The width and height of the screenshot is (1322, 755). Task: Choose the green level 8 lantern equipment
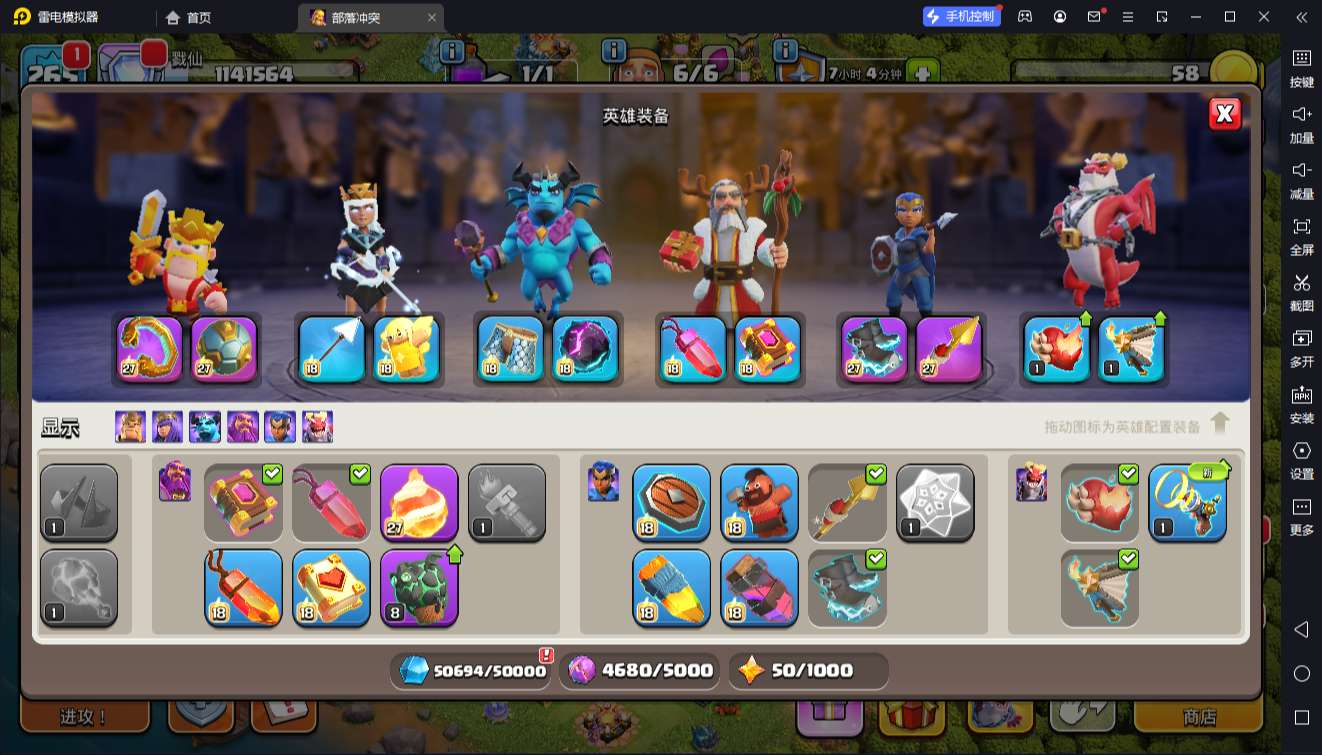click(419, 587)
